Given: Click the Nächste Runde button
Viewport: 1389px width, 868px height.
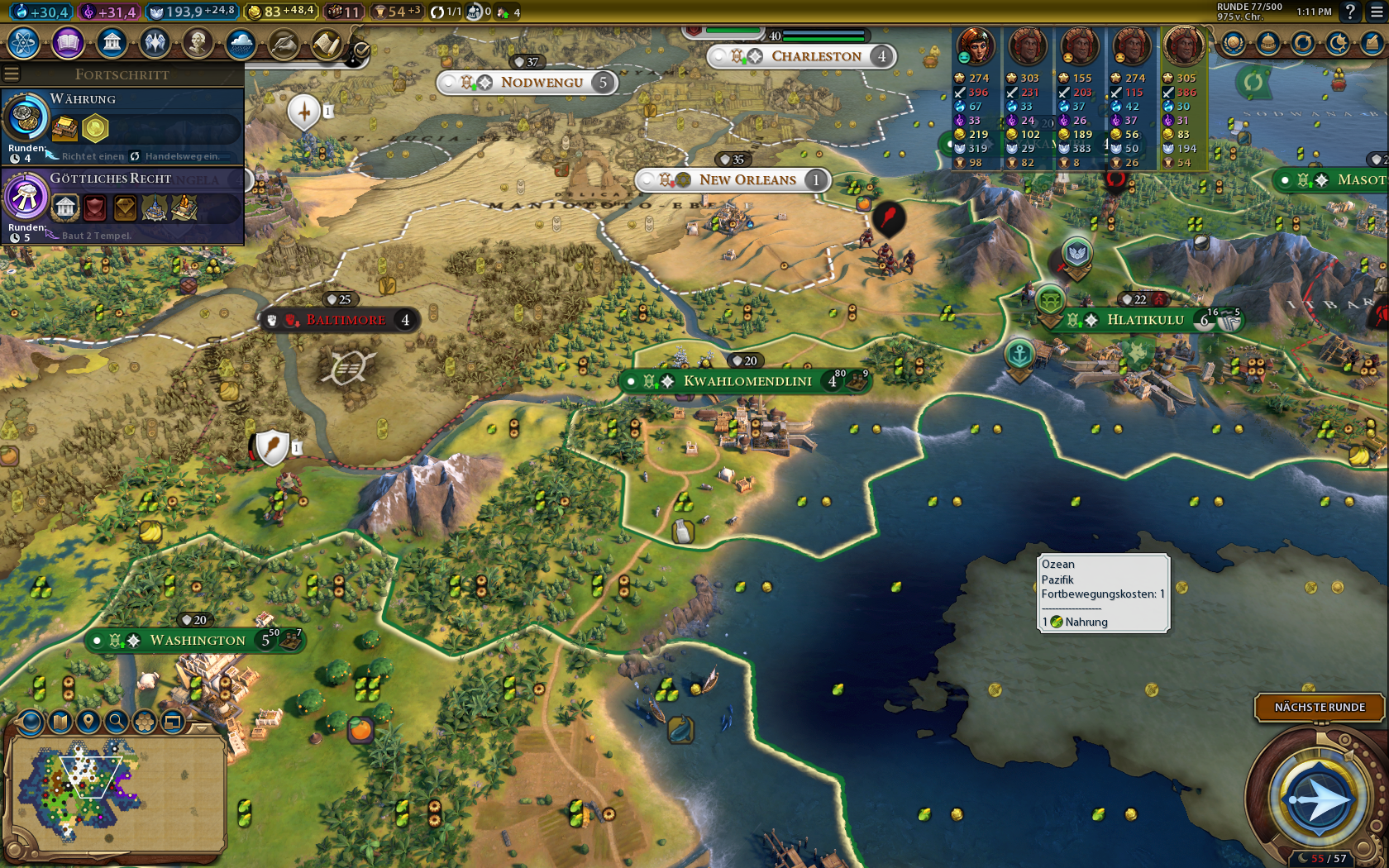Looking at the screenshot, I should coord(1320,707).
